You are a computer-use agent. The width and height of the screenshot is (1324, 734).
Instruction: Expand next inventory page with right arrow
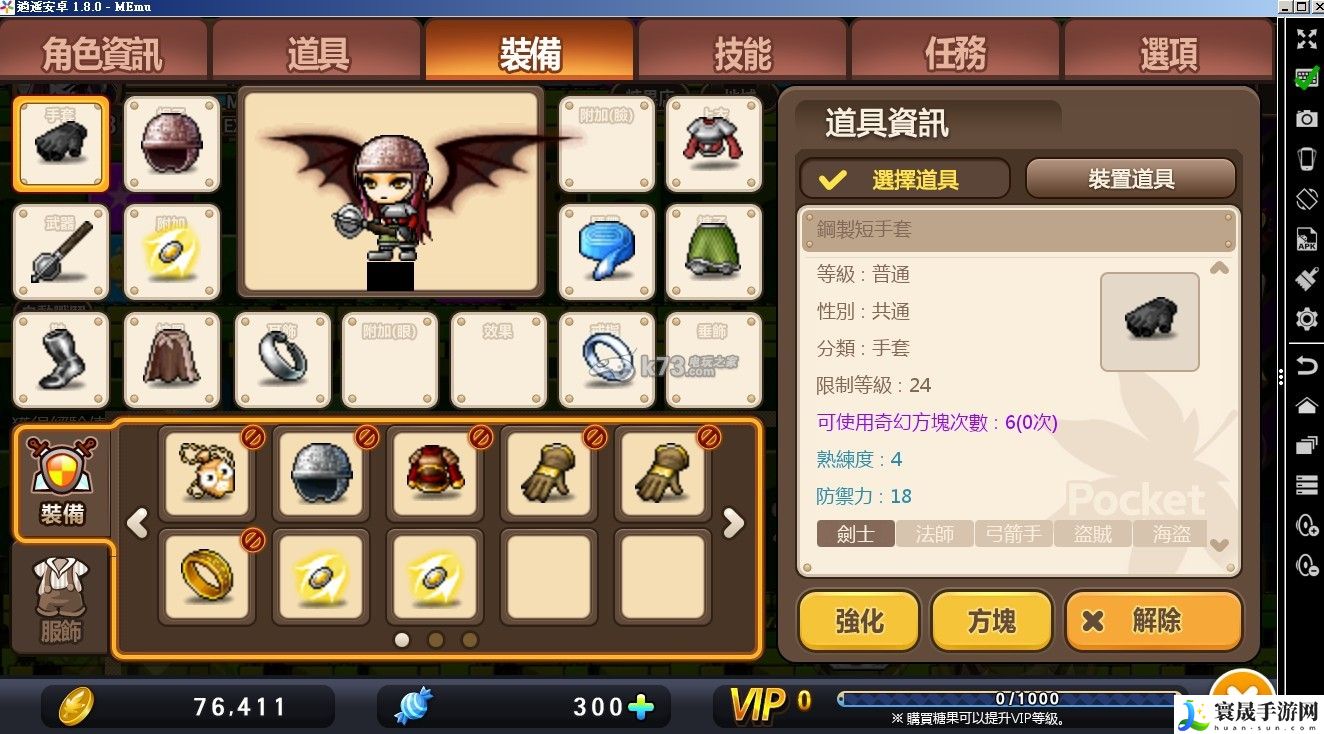click(x=733, y=524)
